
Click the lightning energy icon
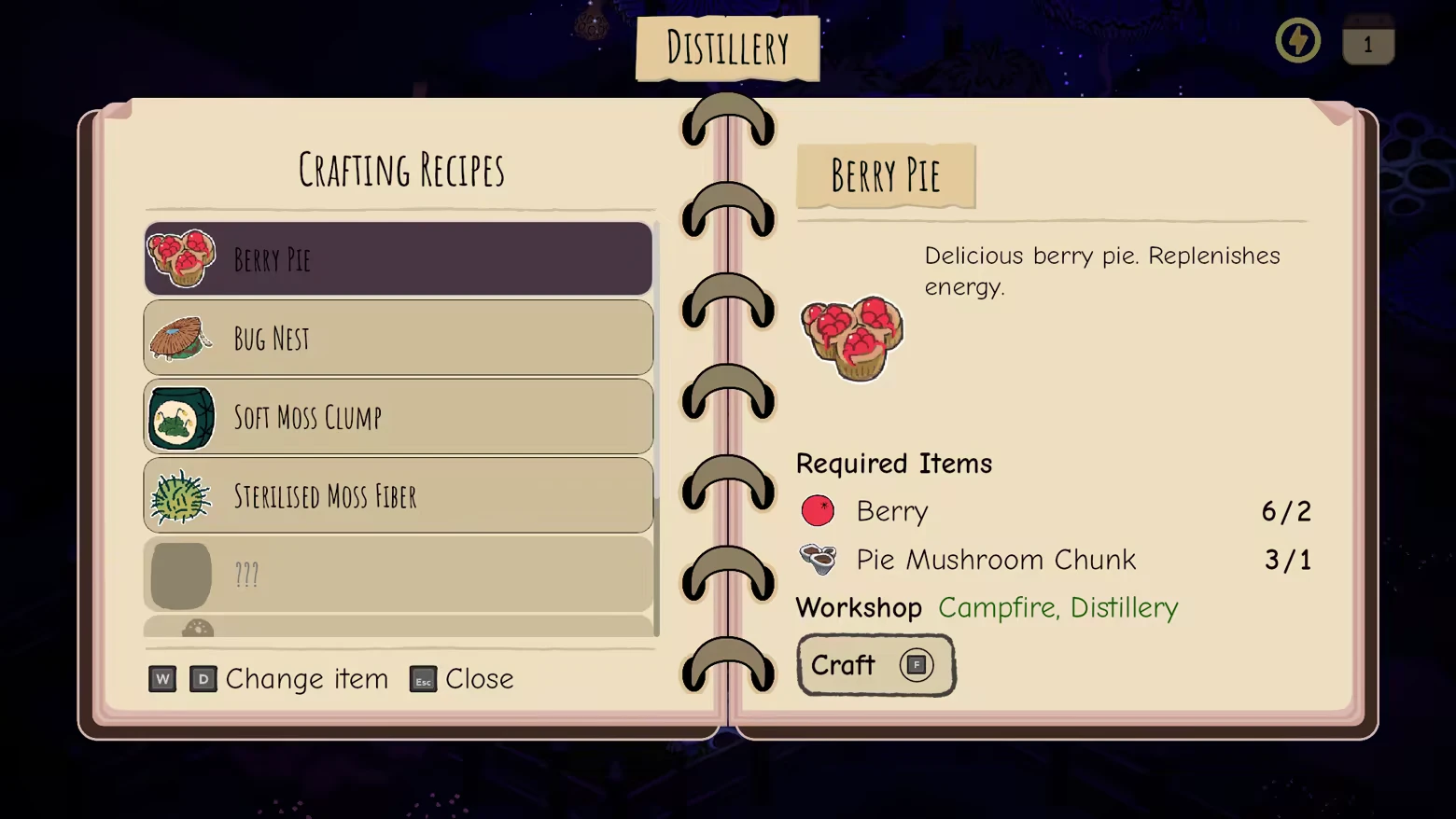click(x=1297, y=40)
